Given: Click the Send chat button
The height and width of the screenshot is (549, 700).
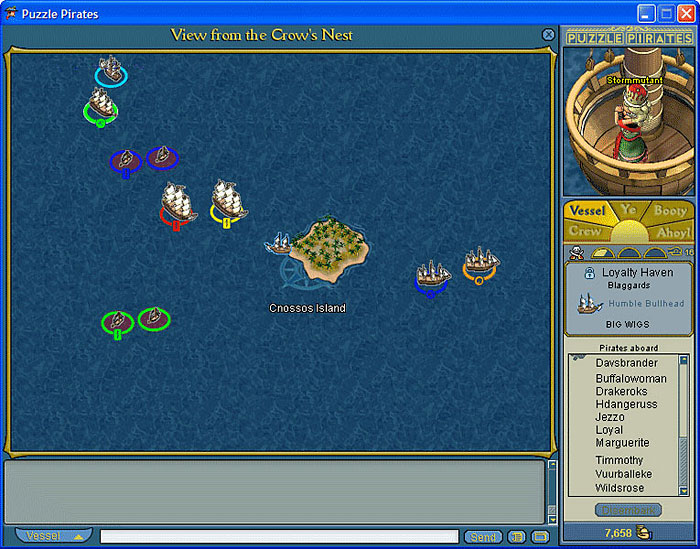Looking at the screenshot, I should pyautogui.click(x=483, y=537).
